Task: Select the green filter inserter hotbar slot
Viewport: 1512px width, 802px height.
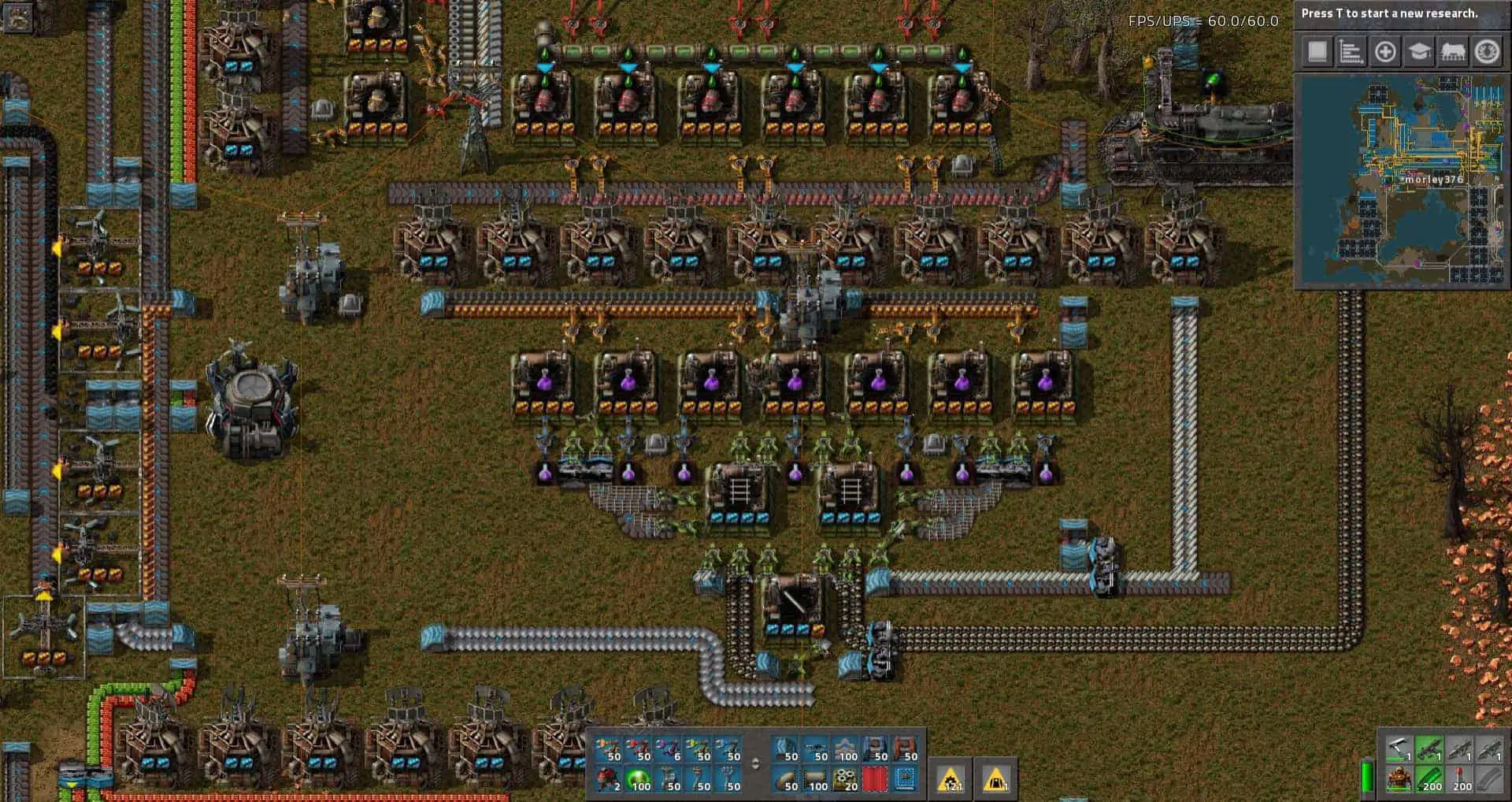Action: point(698,749)
